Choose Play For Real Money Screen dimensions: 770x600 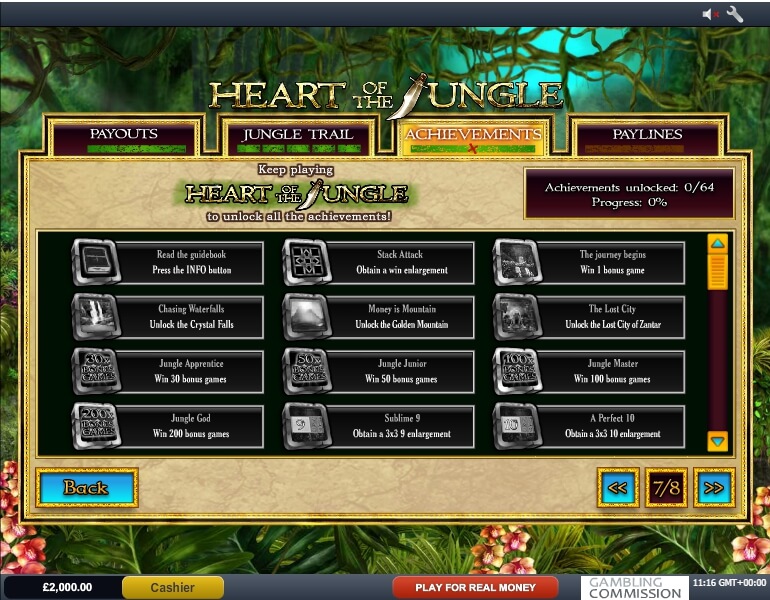475,587
